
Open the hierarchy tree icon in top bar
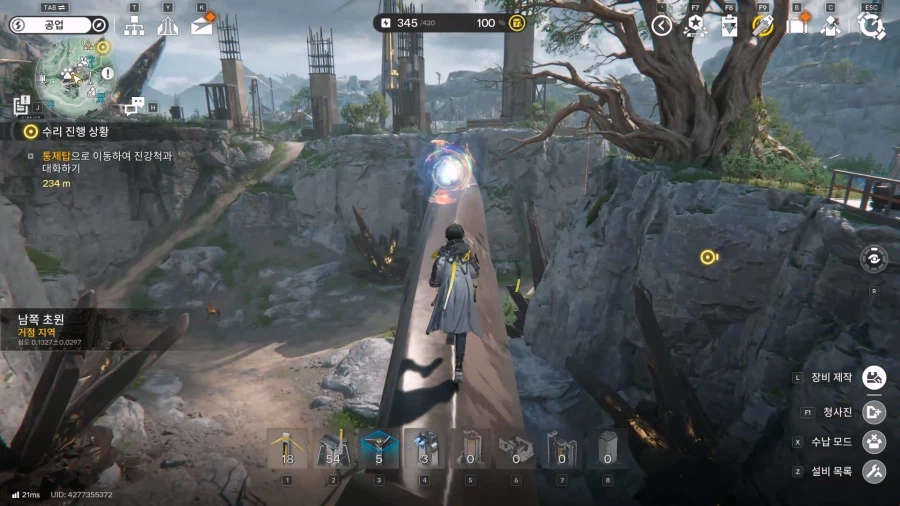click(133, 26)
